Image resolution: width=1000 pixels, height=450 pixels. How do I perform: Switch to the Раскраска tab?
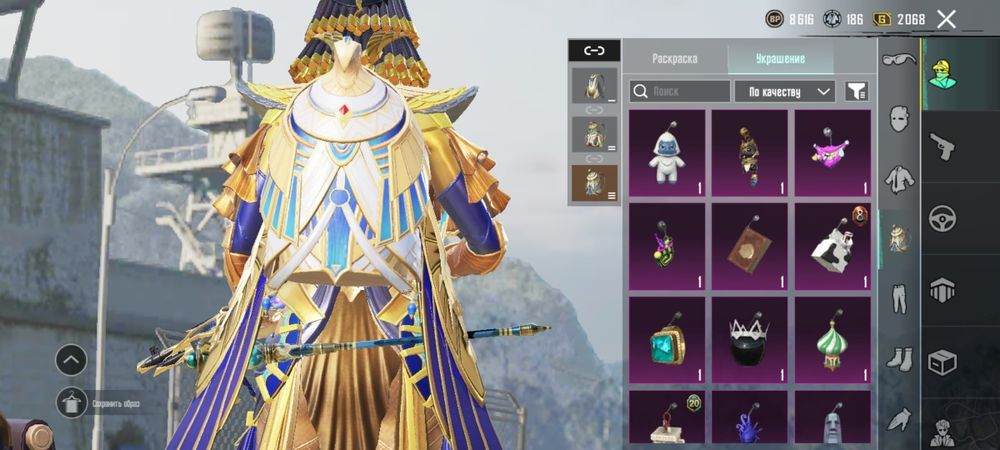675,58
